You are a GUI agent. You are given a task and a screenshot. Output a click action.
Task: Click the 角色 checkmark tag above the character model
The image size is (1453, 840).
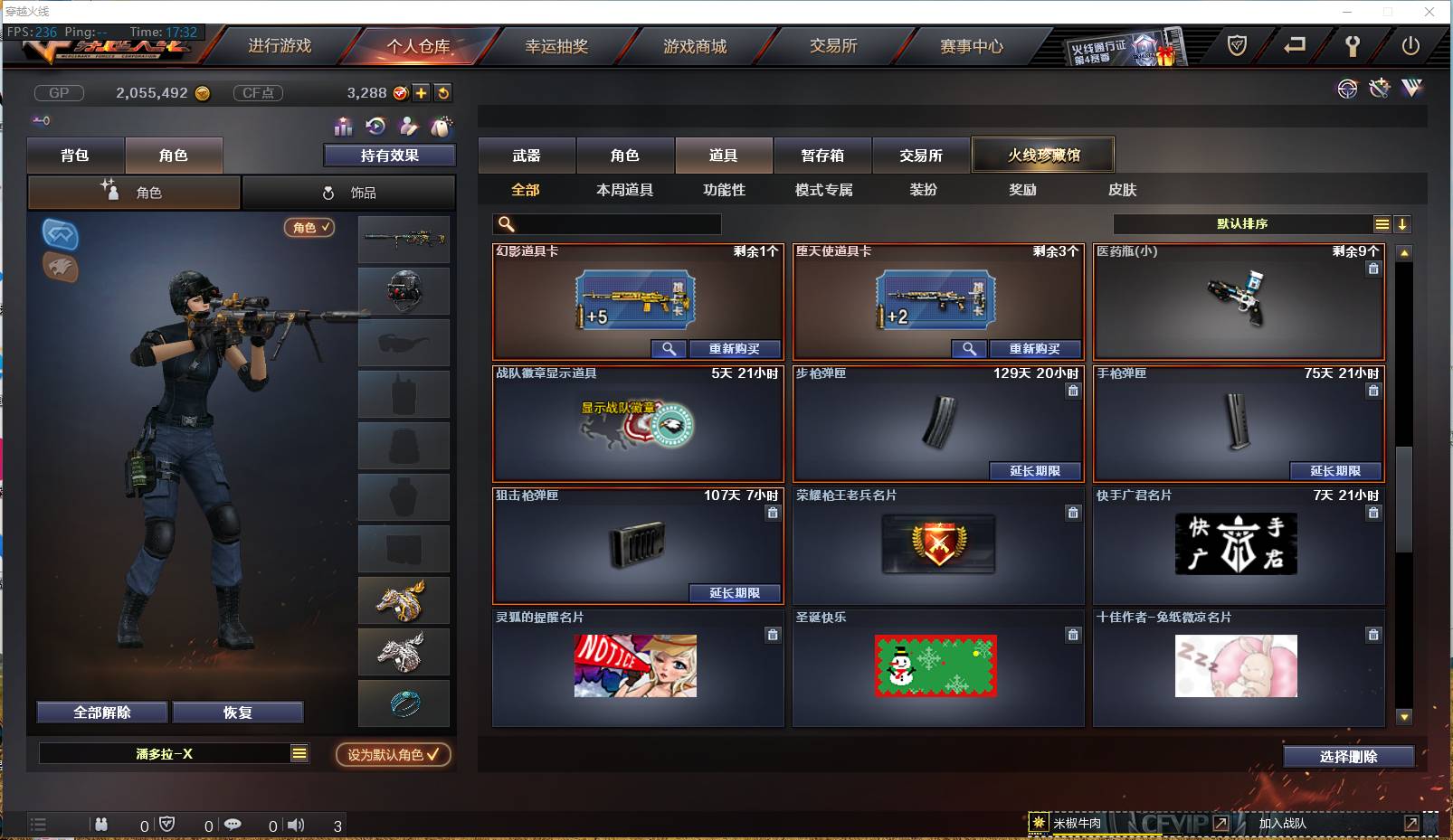pos(309,229)
